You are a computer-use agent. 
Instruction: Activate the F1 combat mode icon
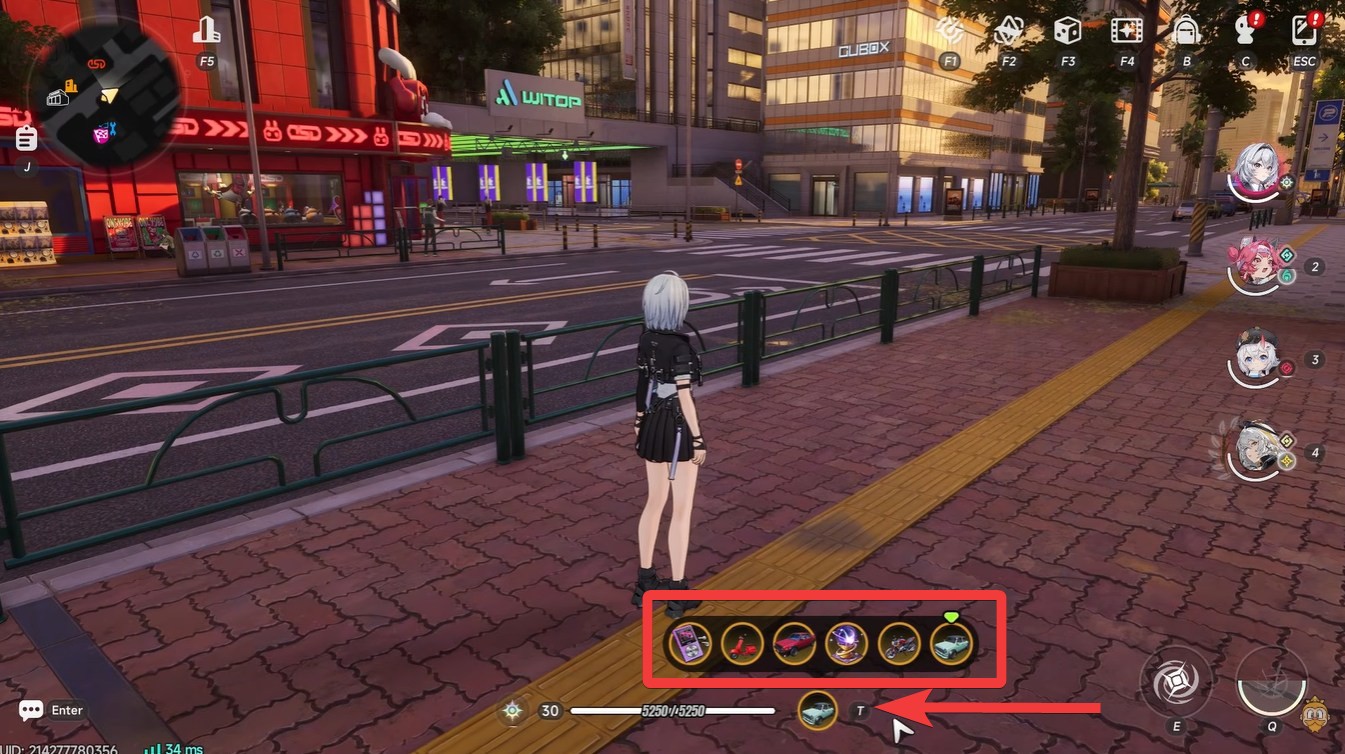pyautogui.click(x=948, y=32)
